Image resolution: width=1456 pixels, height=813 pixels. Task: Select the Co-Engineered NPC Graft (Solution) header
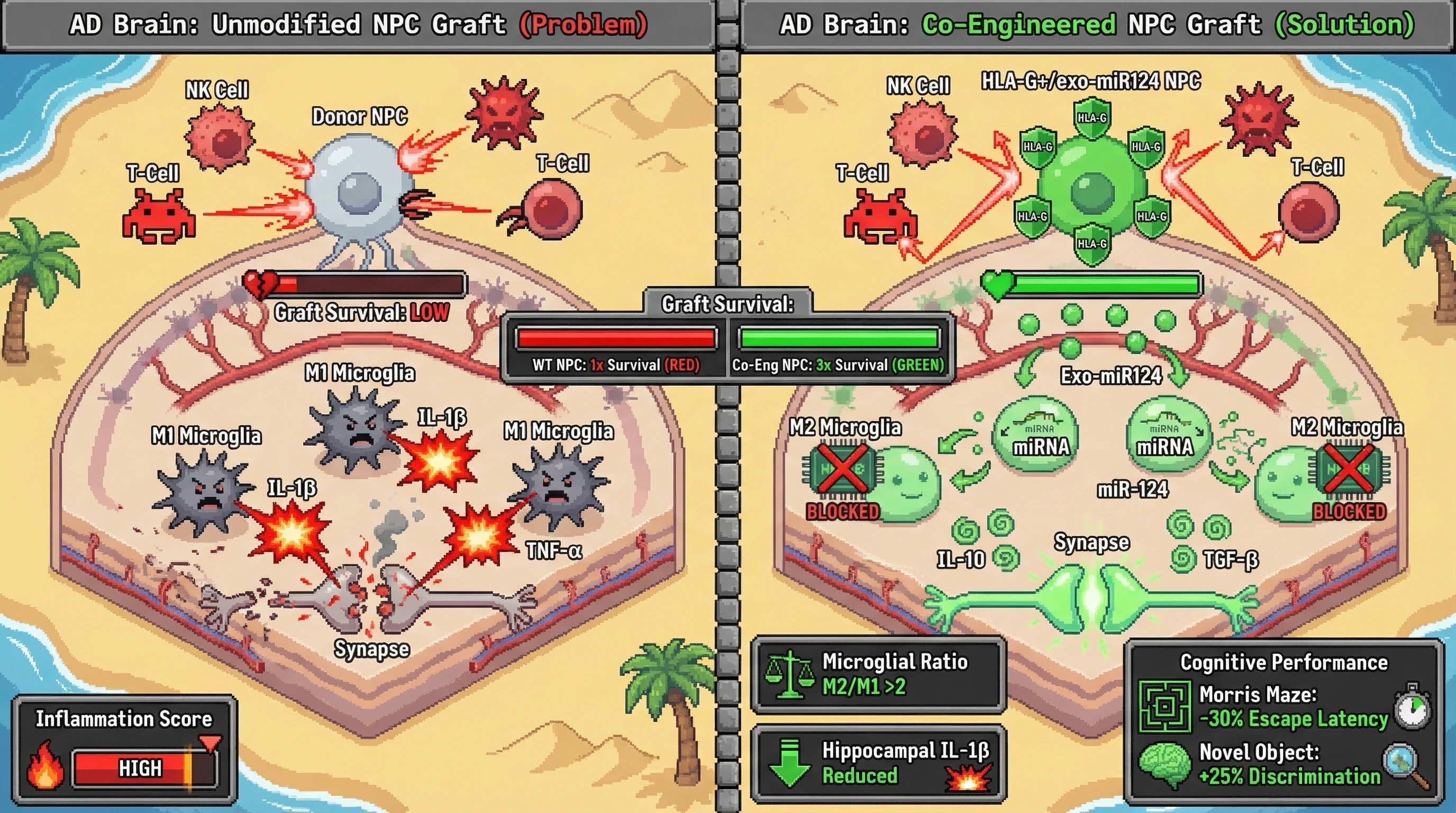click(x=1097, y=25)
